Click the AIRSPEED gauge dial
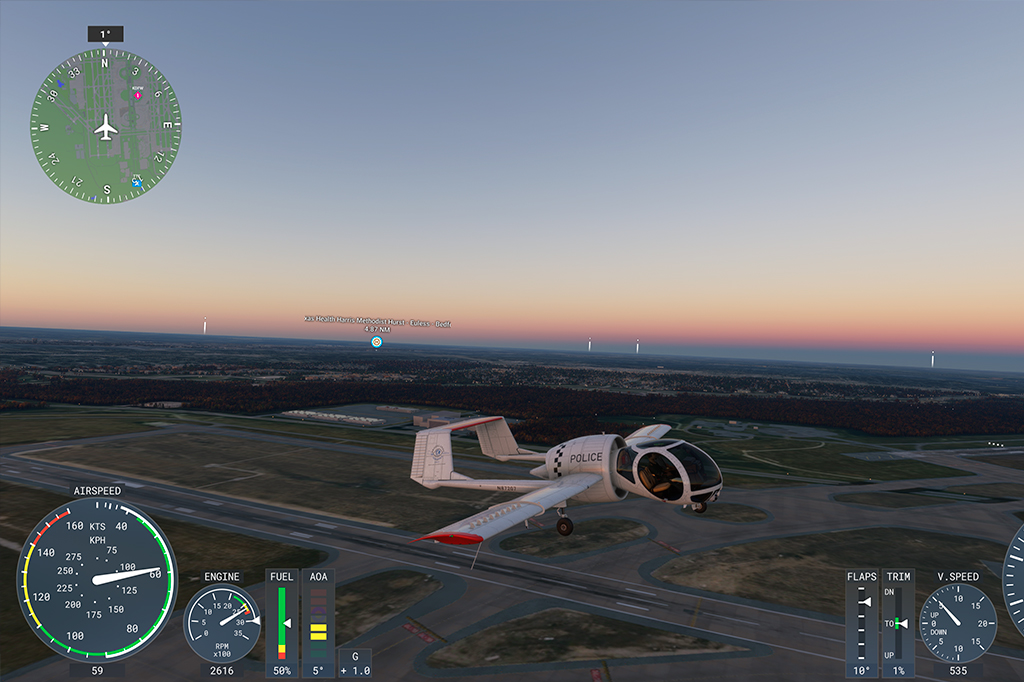Screen dimensions: 1024x682 tap(94, 580)
